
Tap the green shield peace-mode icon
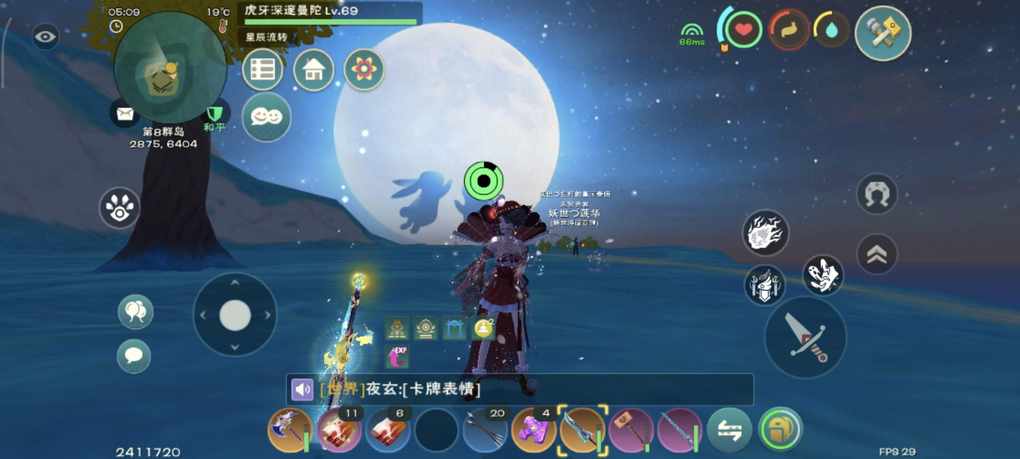coord(213,114)
